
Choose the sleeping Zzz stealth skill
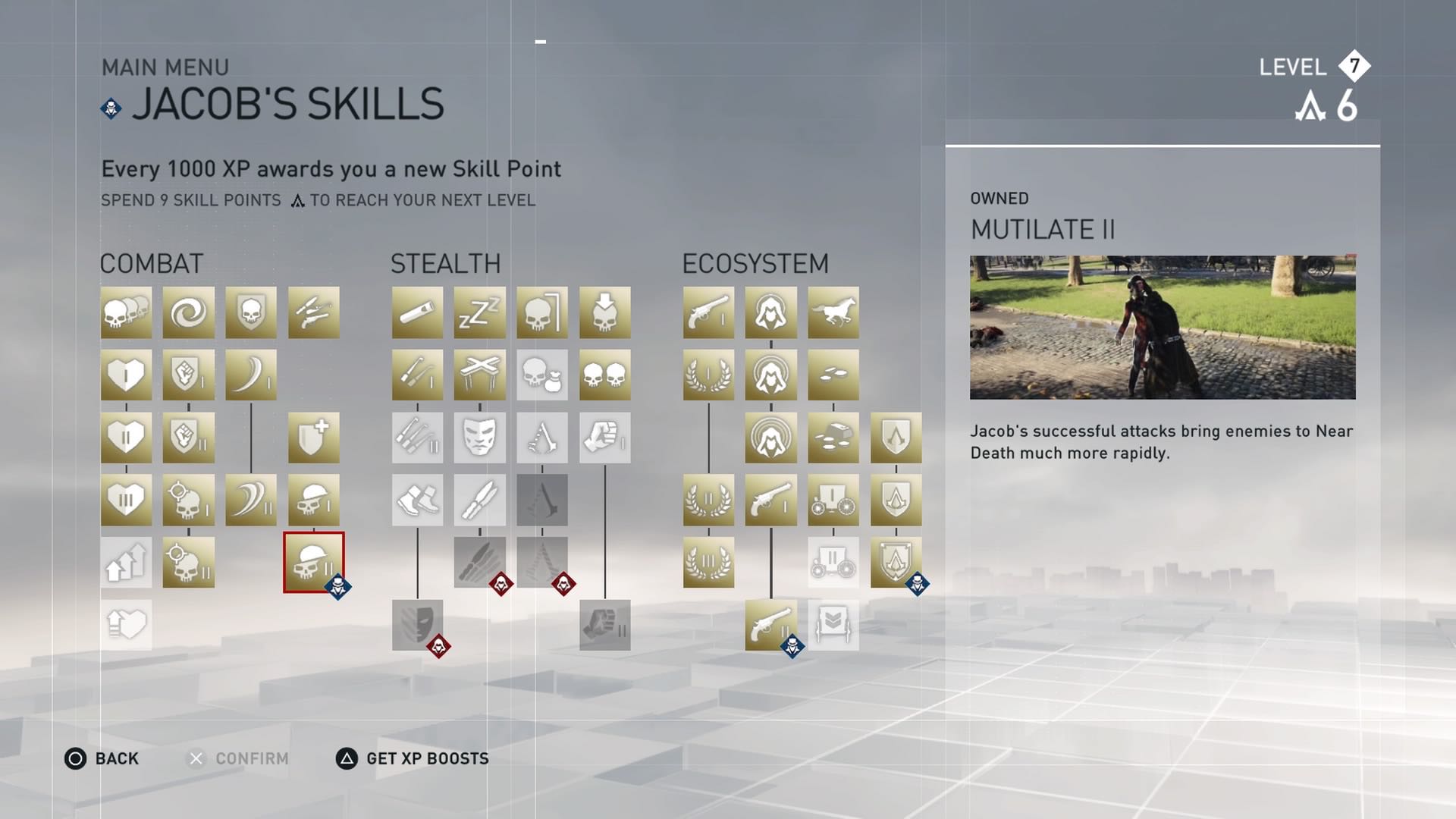[x=479, y=312]
